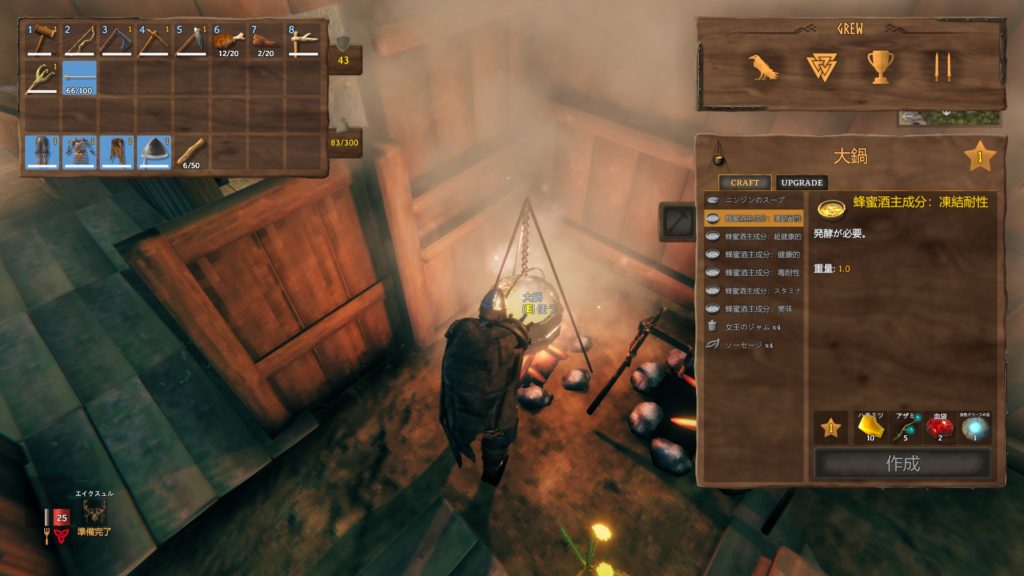Select the equipped helmet slot

point(154,152)
